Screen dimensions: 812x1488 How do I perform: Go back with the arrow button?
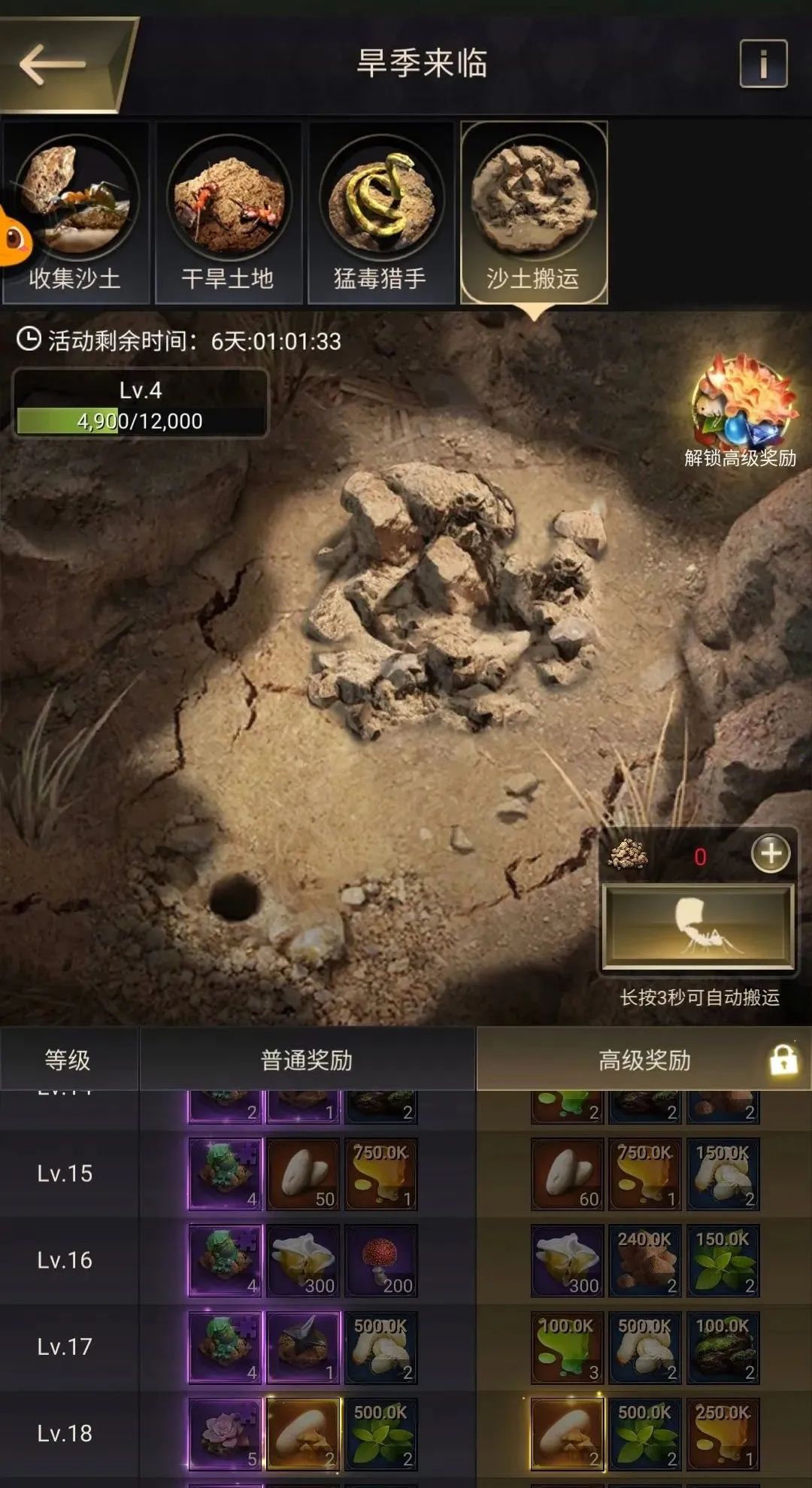click(x=54, y=65)
